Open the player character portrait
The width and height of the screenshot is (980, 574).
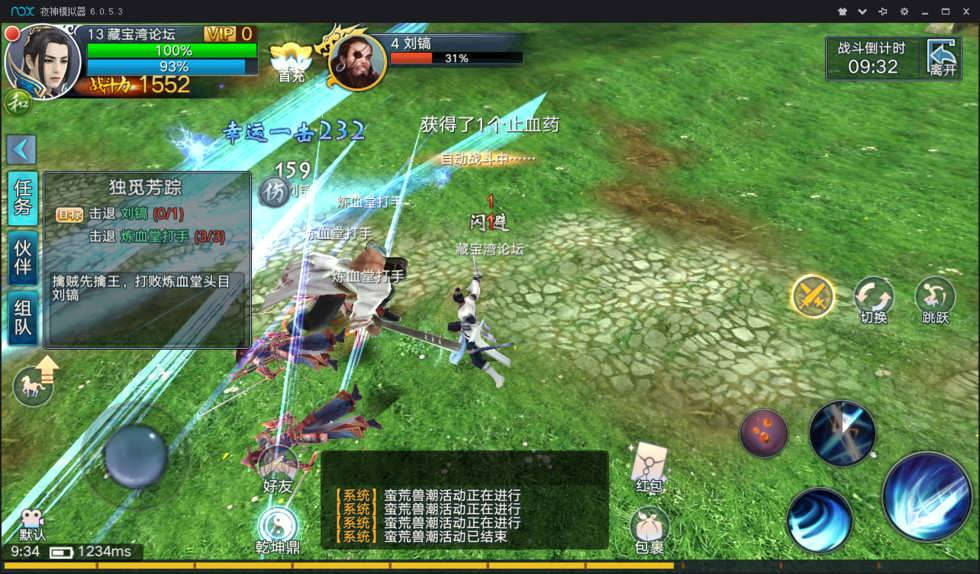[42, 60]
